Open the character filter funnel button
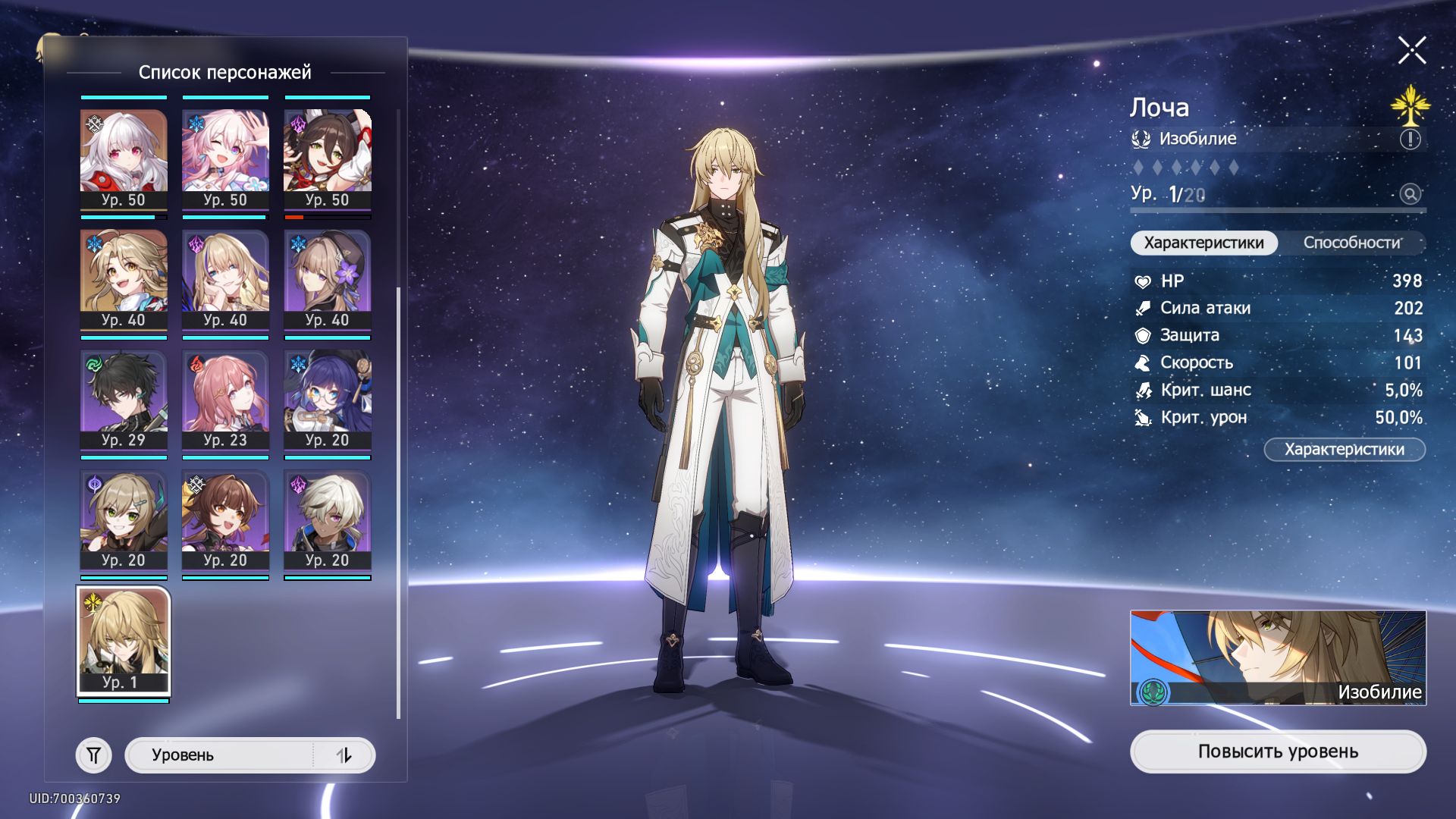The width and height of the screenshot is (1456, 819). 94,755
